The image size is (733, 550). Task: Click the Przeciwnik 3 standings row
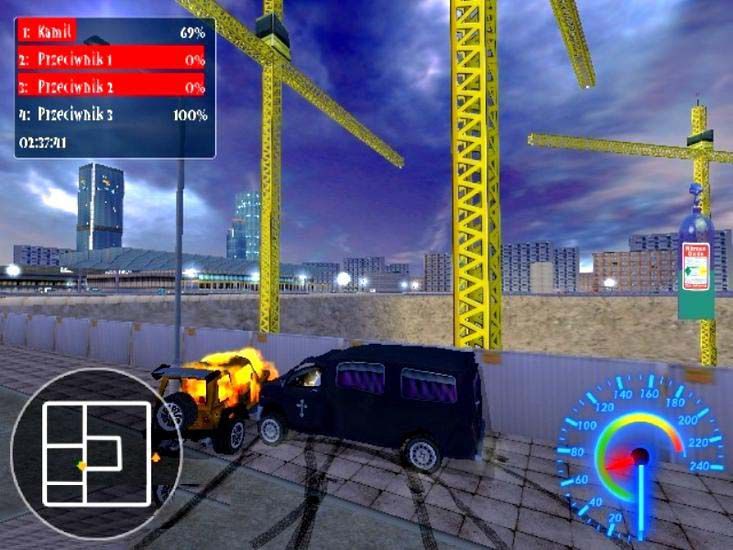[112, 114]
